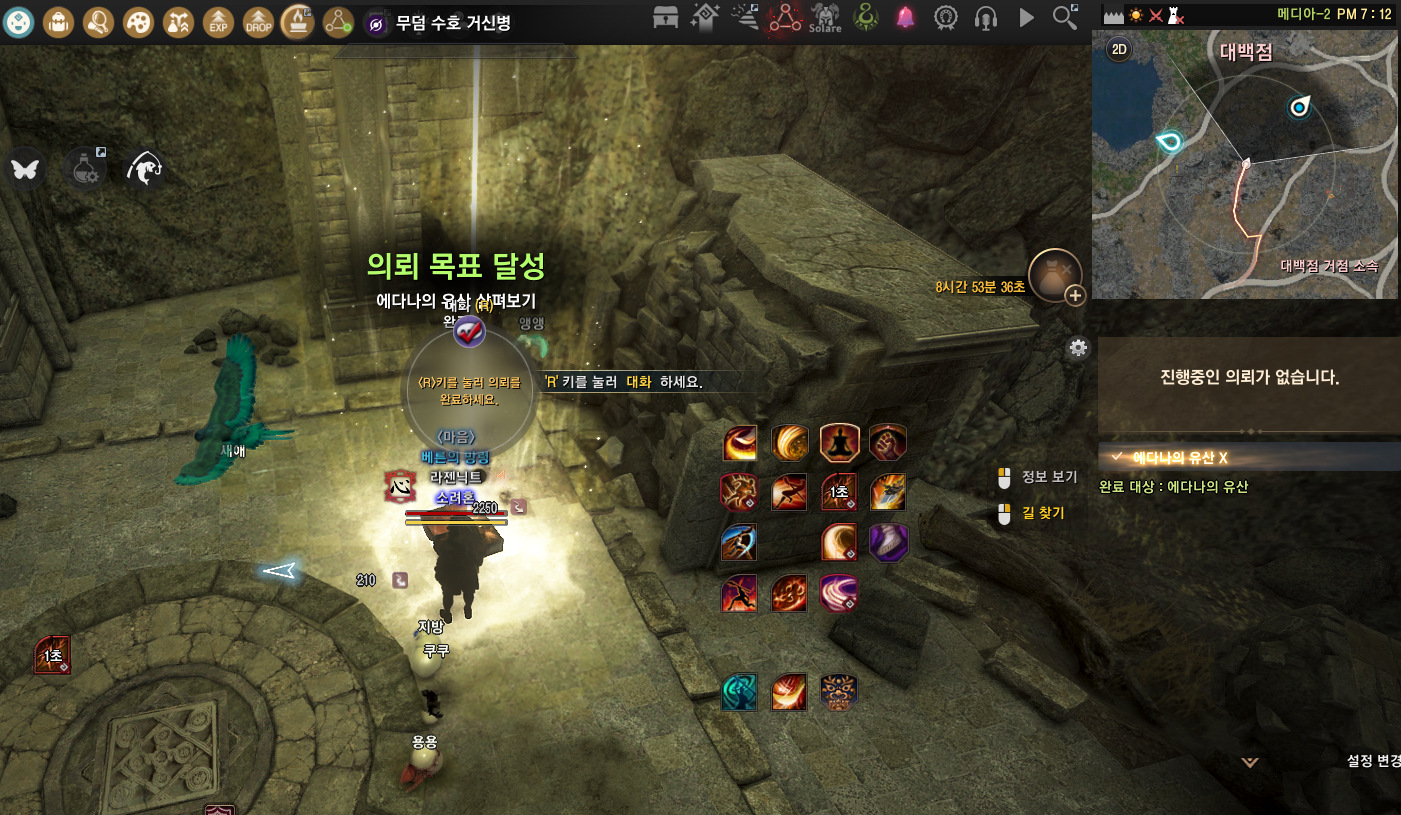The height and width of the screenshot is (815, 1401).
Task: Open 설정 변경 settings change button
Action: tap(1374, 760)
